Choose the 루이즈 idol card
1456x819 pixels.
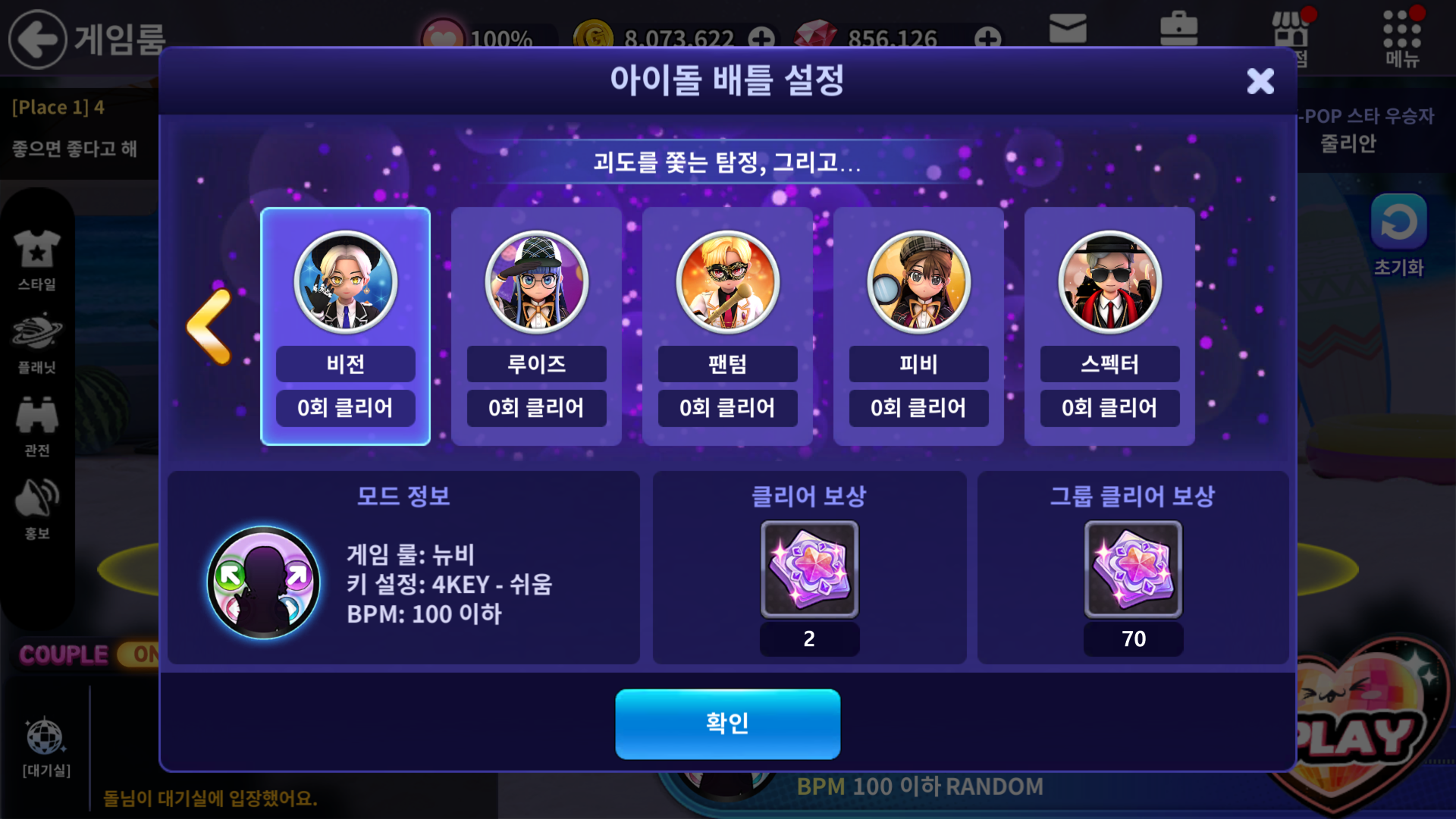pyautogui.click(x=536, y=326)
